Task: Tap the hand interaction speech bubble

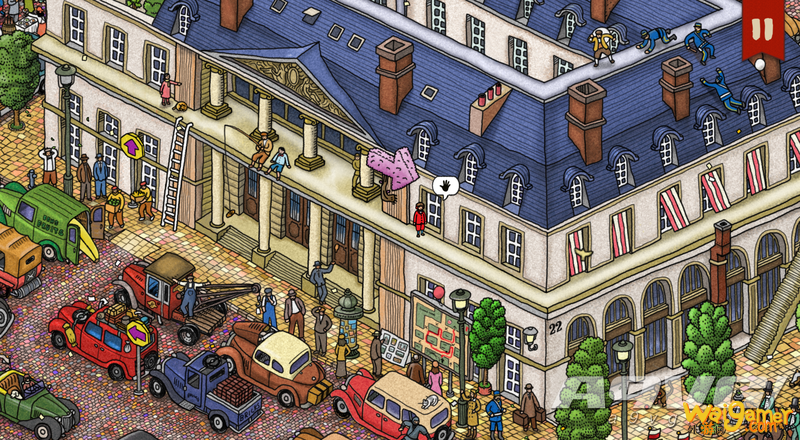Action: click(446, 185)
